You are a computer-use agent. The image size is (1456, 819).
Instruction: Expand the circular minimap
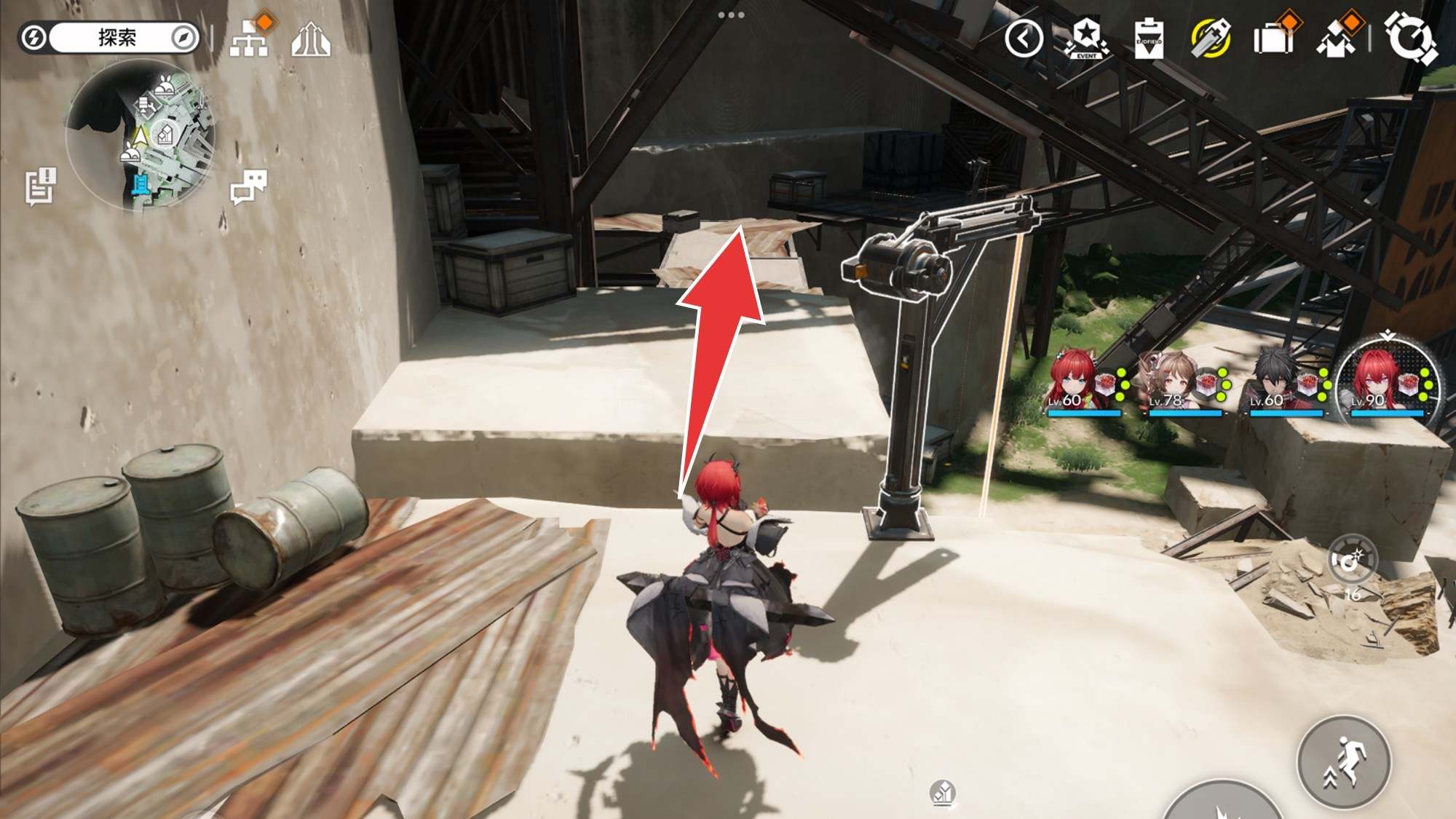141,136
